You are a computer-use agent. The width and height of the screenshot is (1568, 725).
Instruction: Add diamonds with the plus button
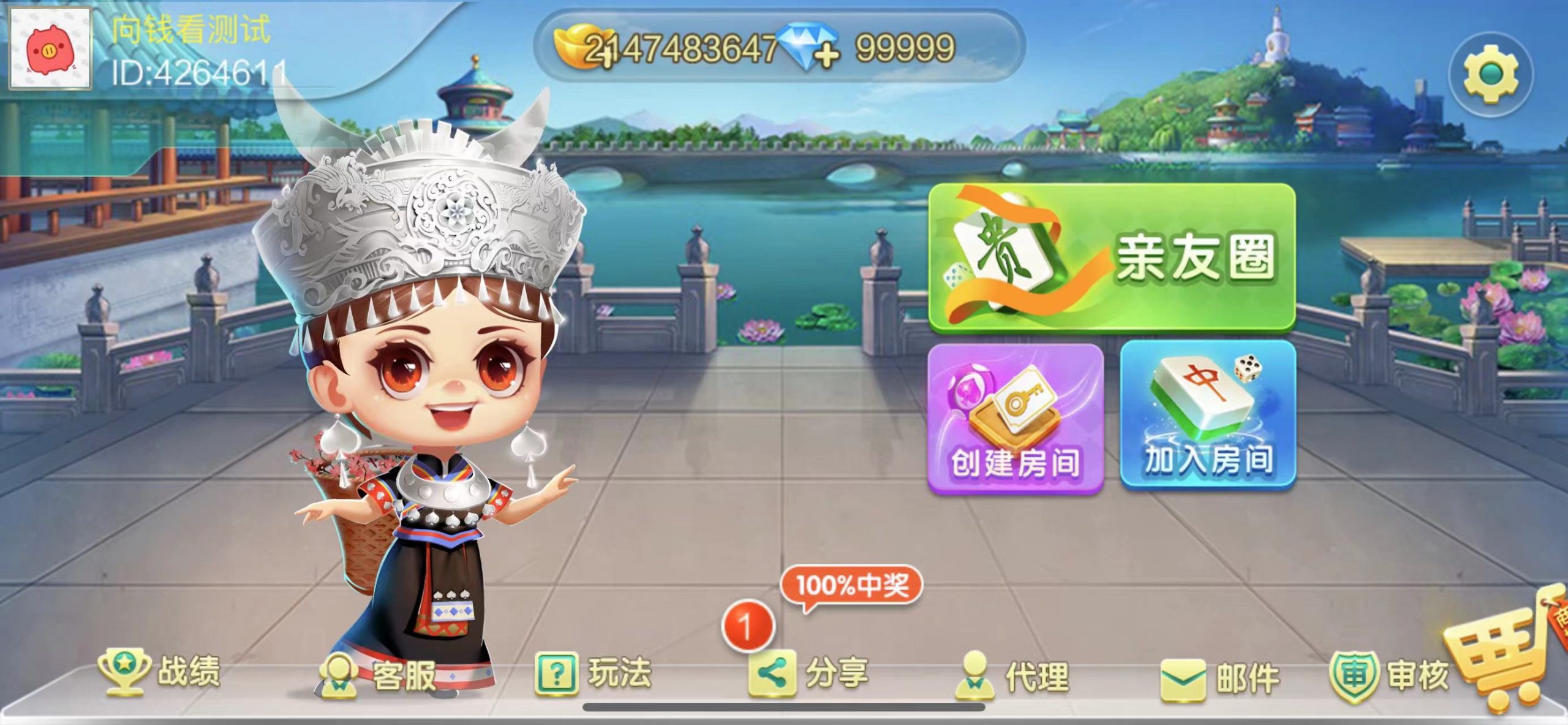(827, 56)
